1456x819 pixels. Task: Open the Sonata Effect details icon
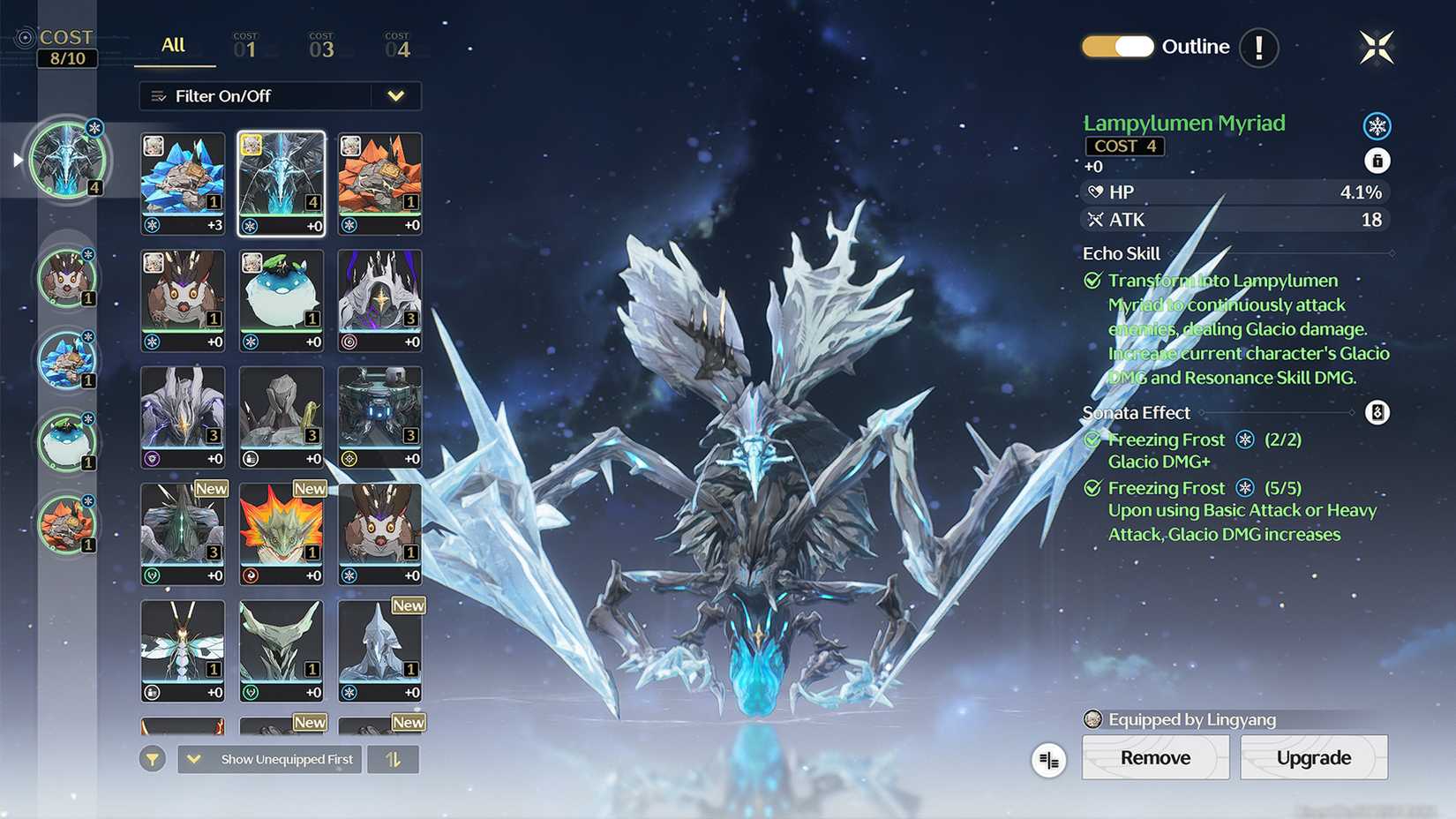tap(1377, 412)
